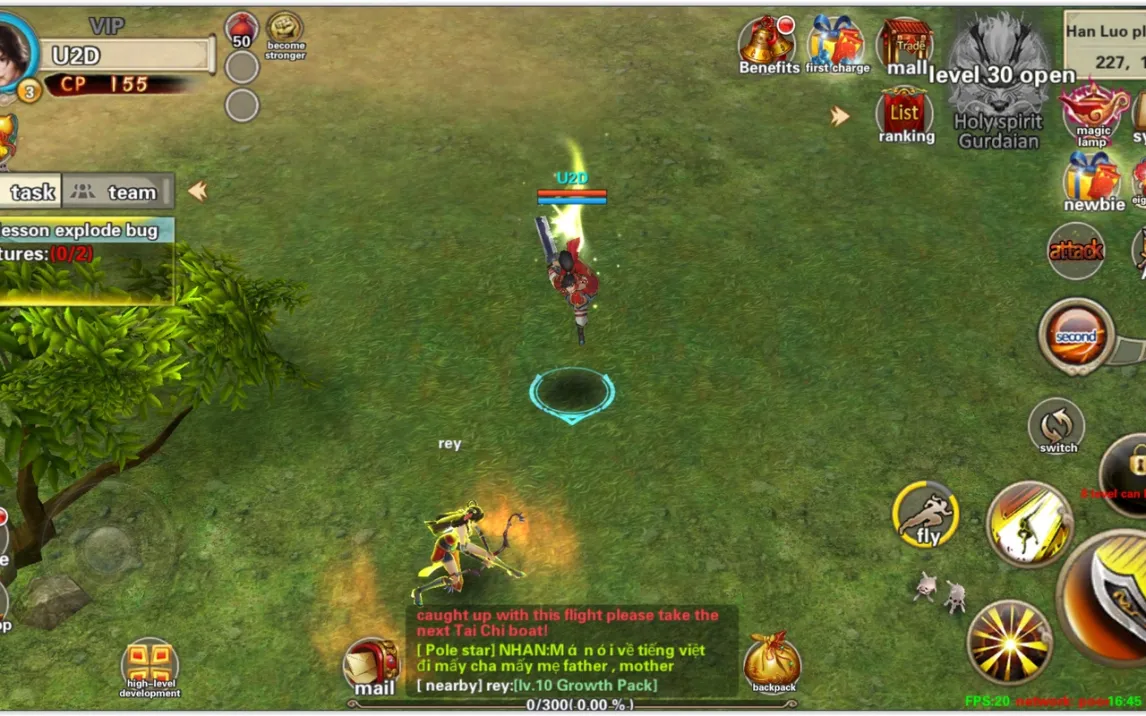Collapse the task panel with arrow
Image resolution: width=1146 pixels, height=716 pixels.
[x=198, y=191]
